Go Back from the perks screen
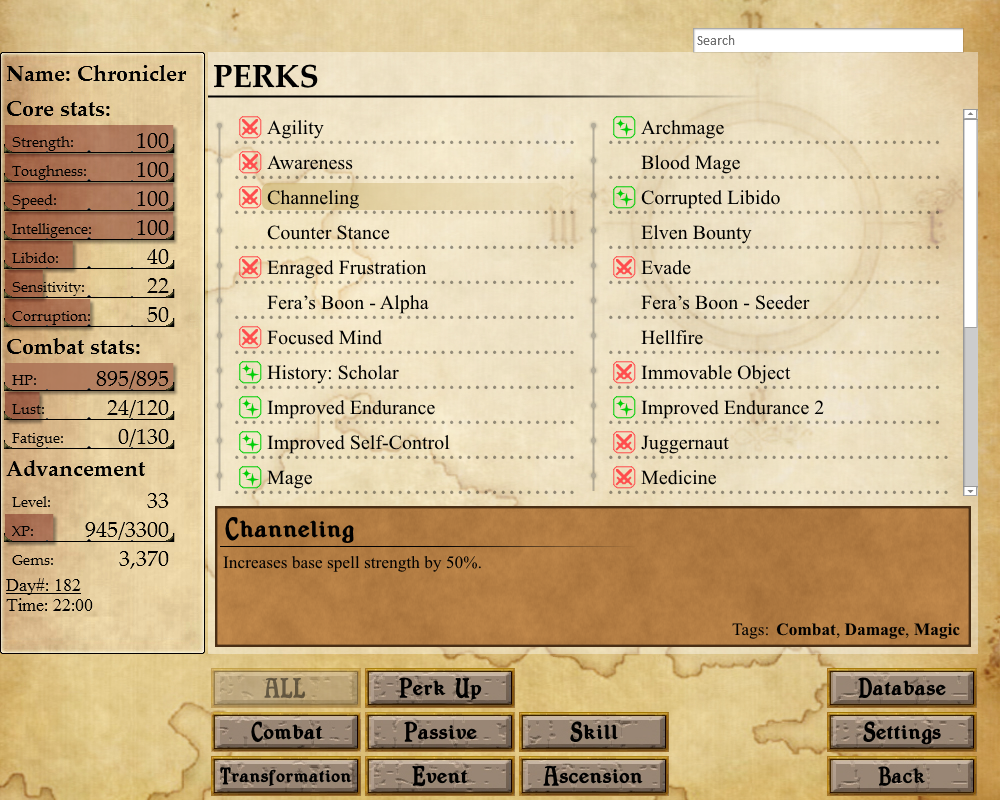Screen dimensions: 1000x800 click(902, 776)
